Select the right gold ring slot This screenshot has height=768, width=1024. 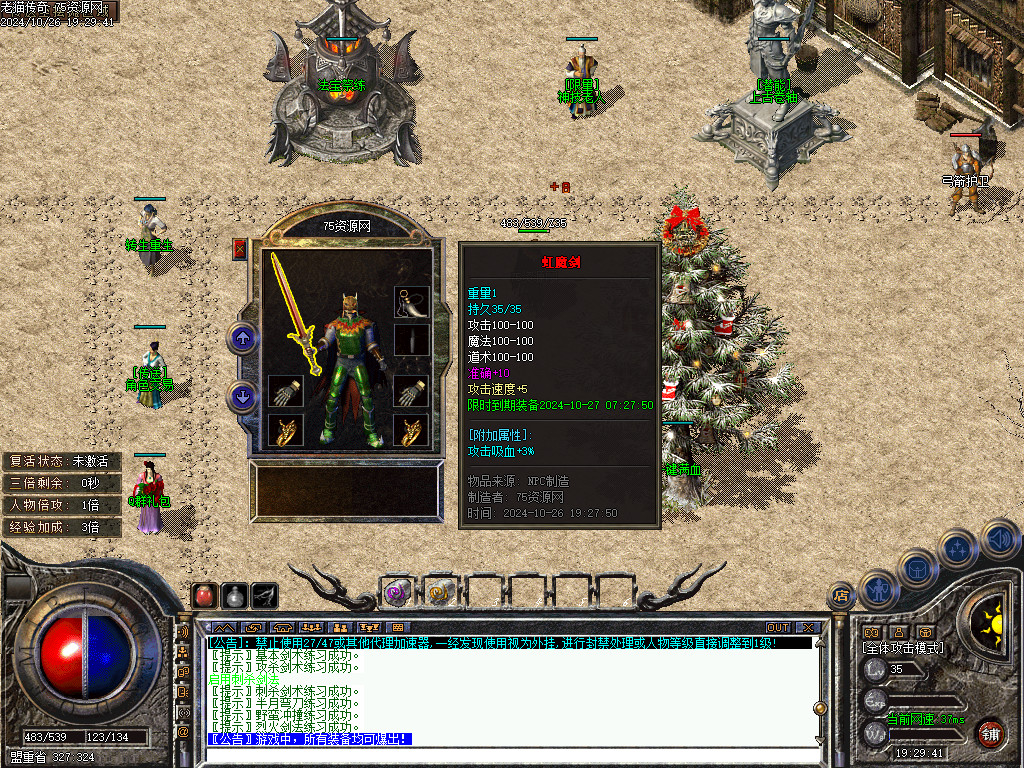coord(411,431)
